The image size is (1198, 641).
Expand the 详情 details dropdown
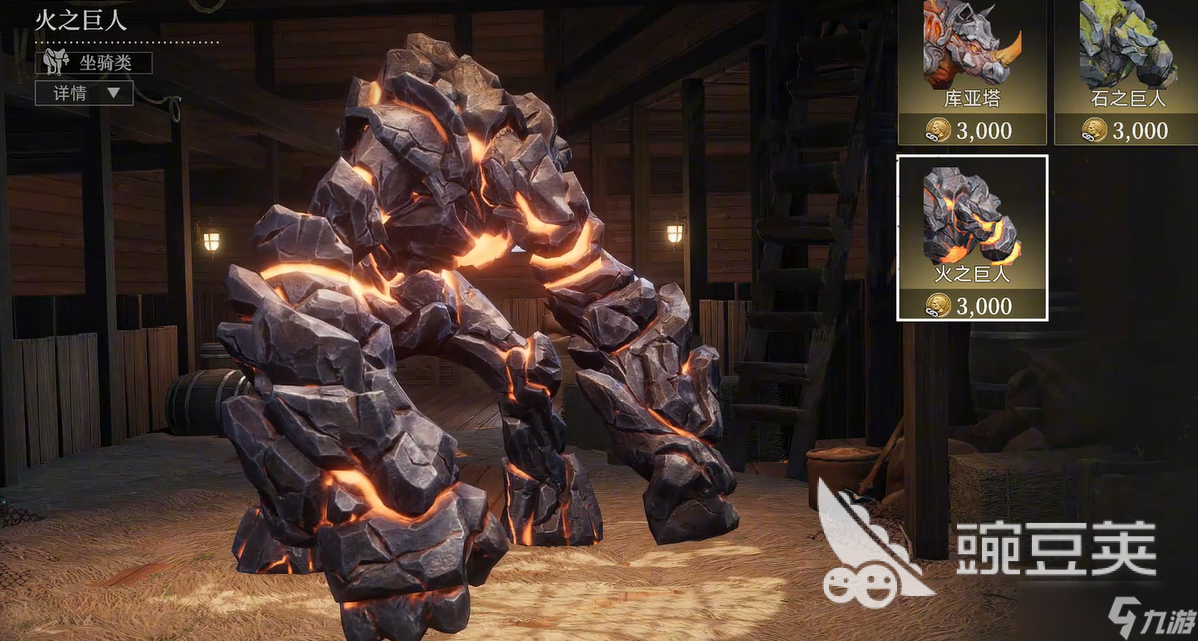coord(84,93)
